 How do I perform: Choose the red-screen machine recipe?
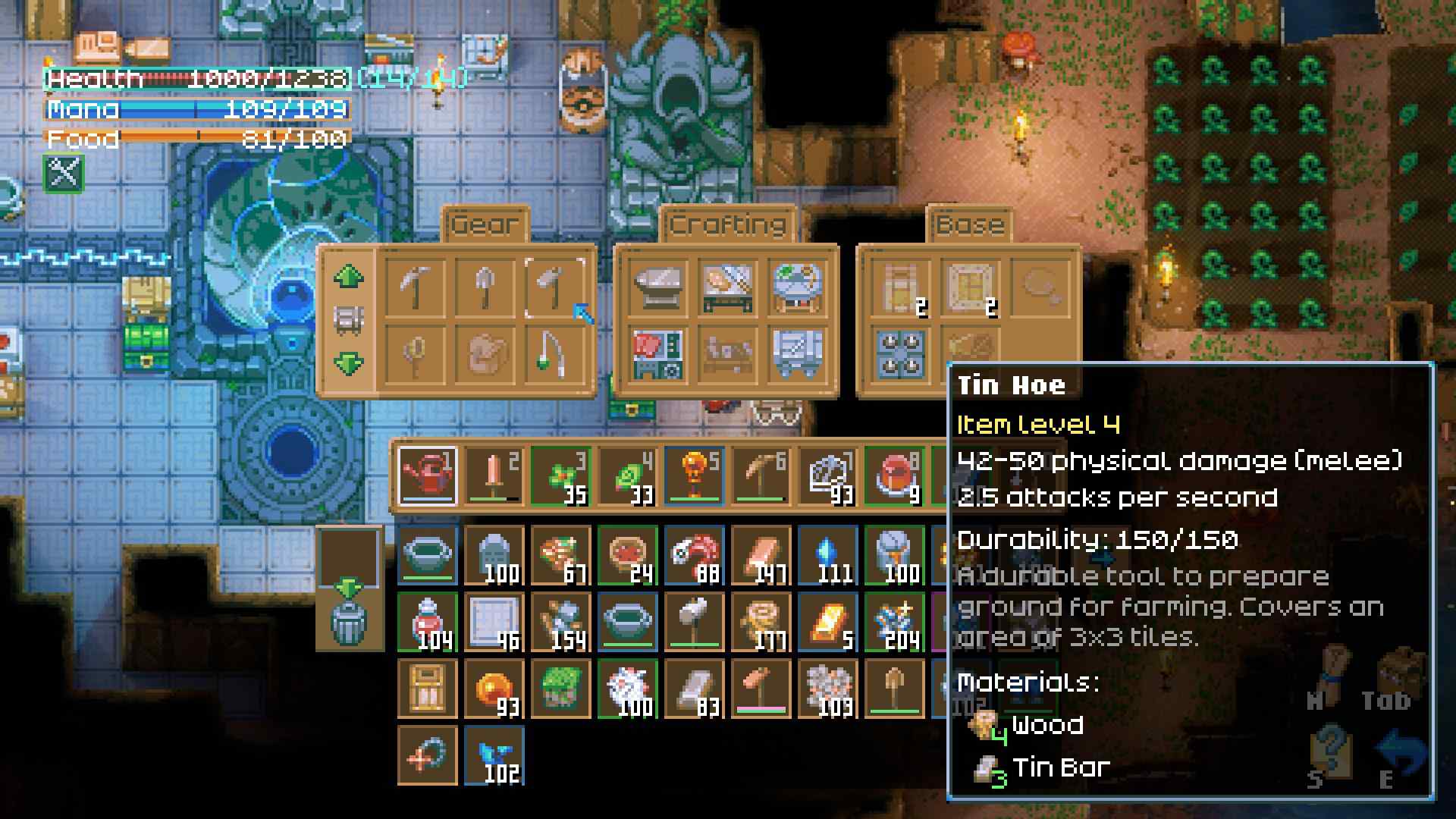tap(657, 354)
